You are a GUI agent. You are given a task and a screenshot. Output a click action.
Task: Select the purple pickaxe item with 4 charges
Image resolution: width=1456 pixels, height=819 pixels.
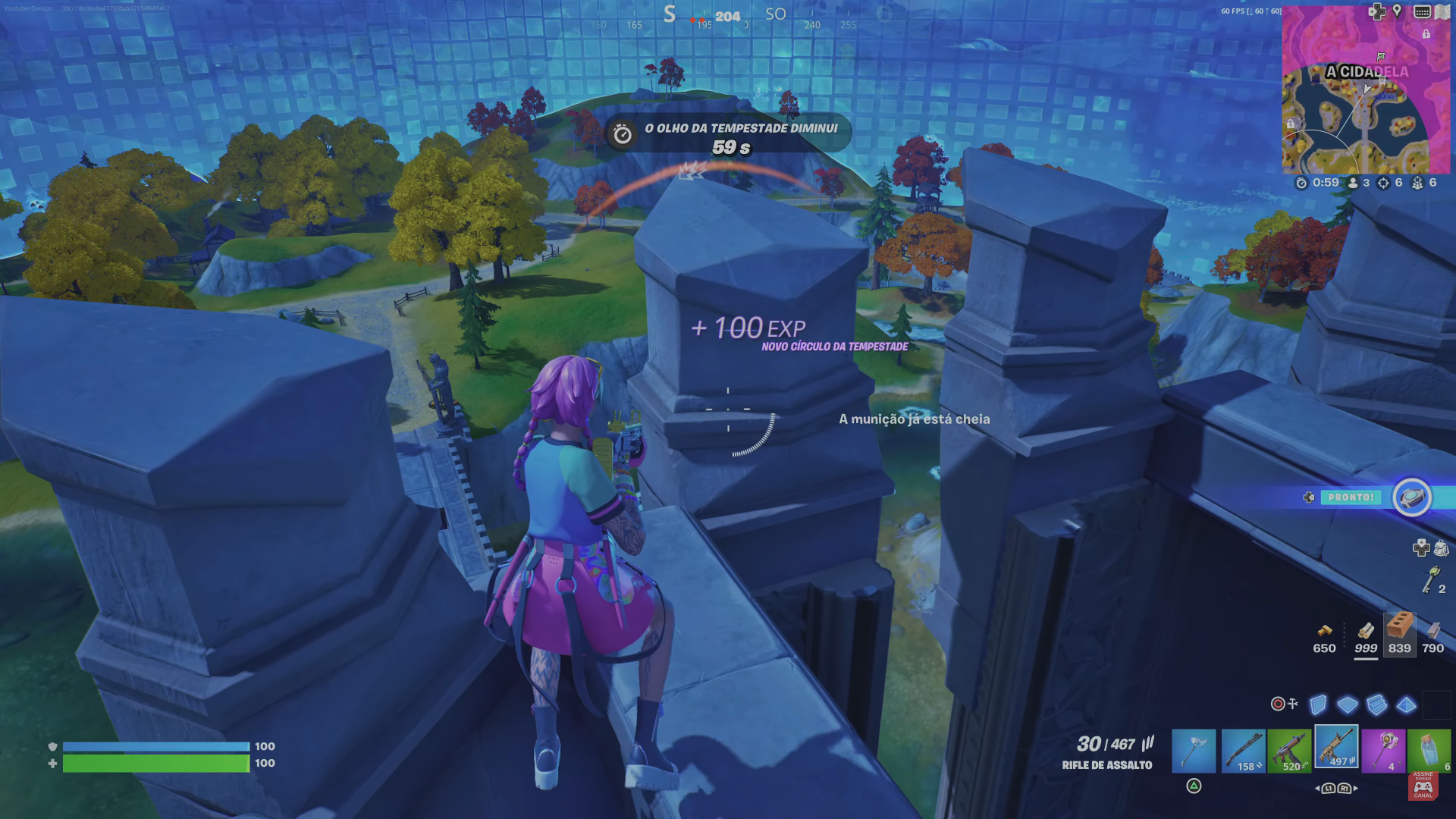click(1384, 751)
